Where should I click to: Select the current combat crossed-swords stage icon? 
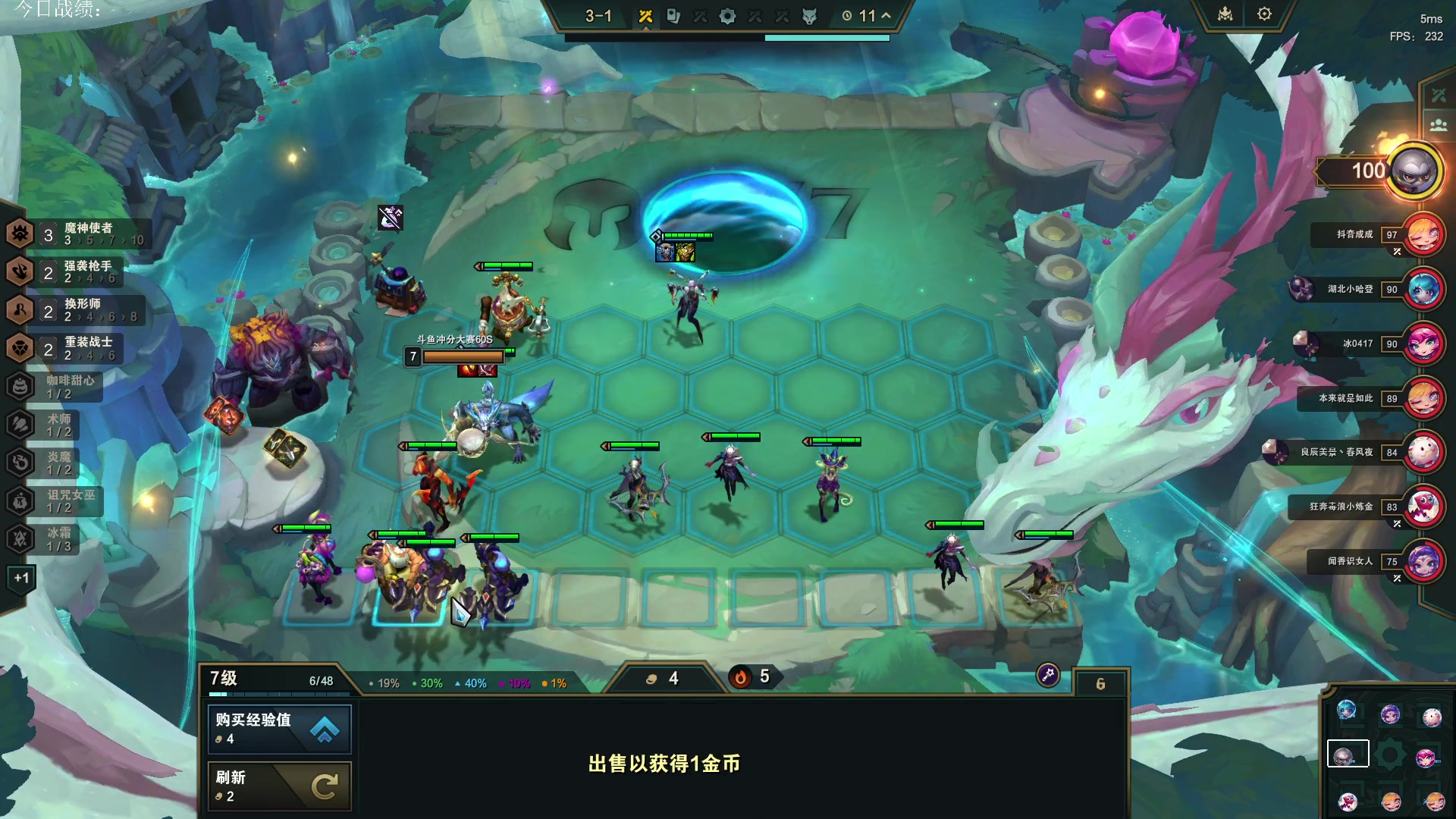(x=645, y=14)
